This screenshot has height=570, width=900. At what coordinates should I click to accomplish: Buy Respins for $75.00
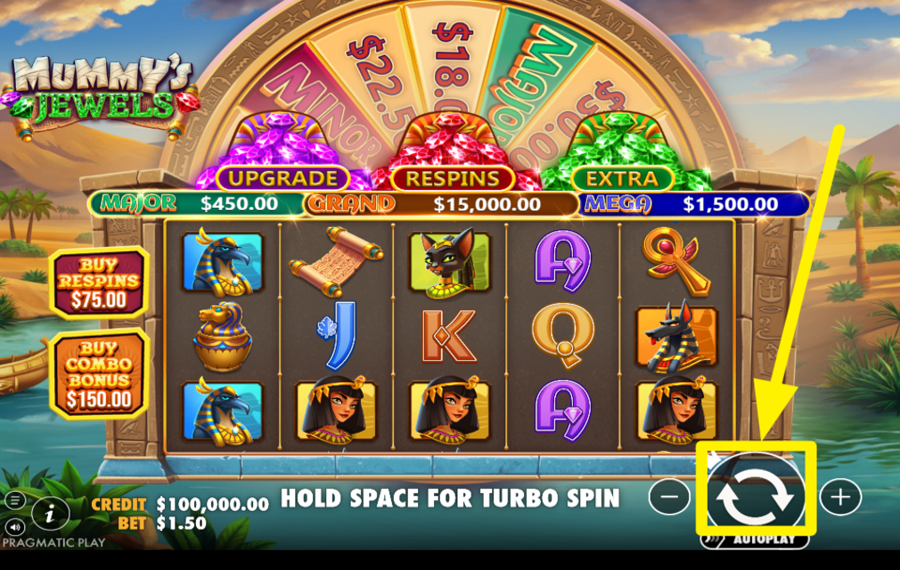click(x=98, y=281)
